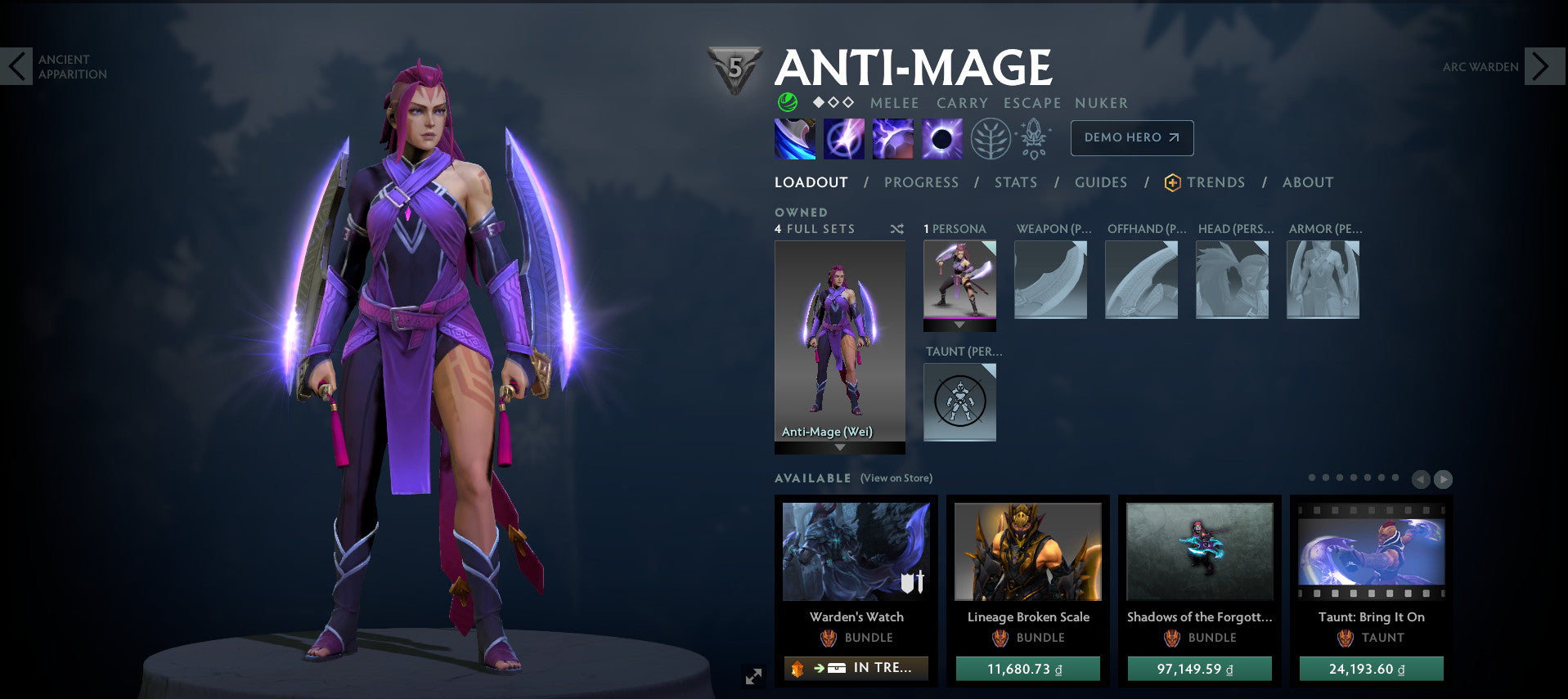Image resolution: width=1568 pixels, height=699 pixels.
Task: Expand the persona thumbnail's down arrow
Action: coord(959,325)
